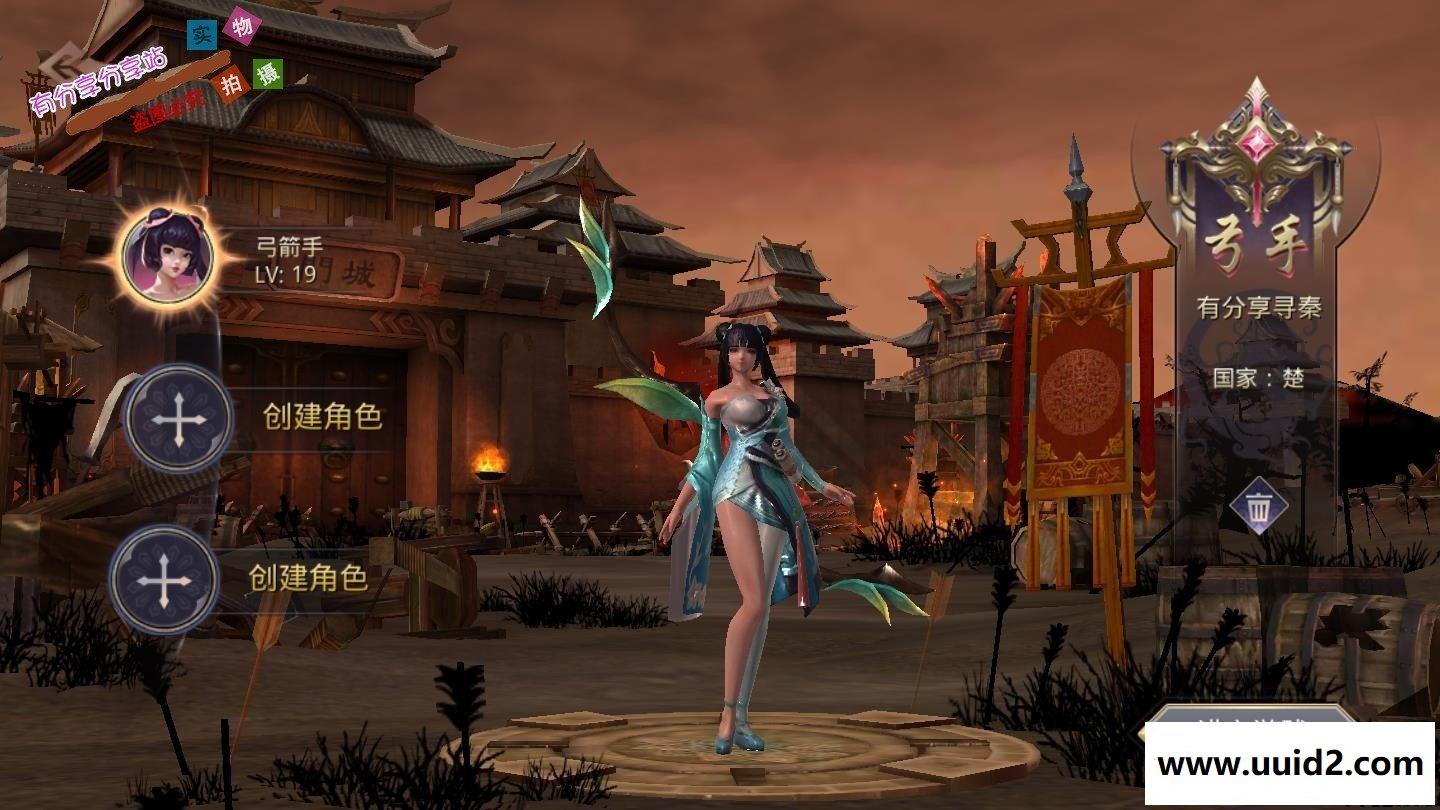The height and width of the screenshot is (810, 1440).
Task: Click the trash icon to delete the character
Action: (x=1258, y=505)
